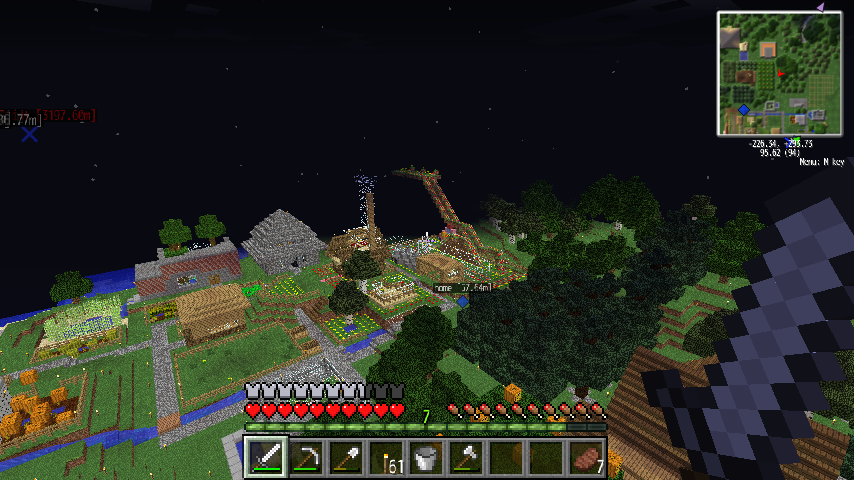Select the iron shovel hotbar slot
854x480 pixels.
pos(346,458)
